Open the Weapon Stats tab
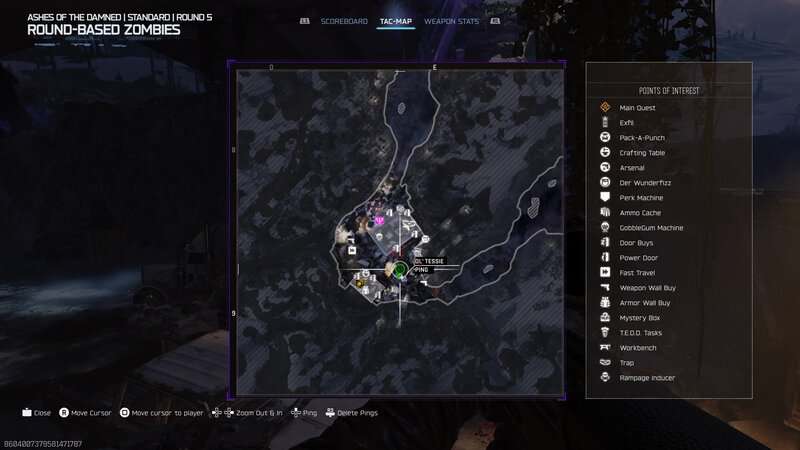Image resolution: width=800 pixels, height=450 pixels. tap(451, 20)
